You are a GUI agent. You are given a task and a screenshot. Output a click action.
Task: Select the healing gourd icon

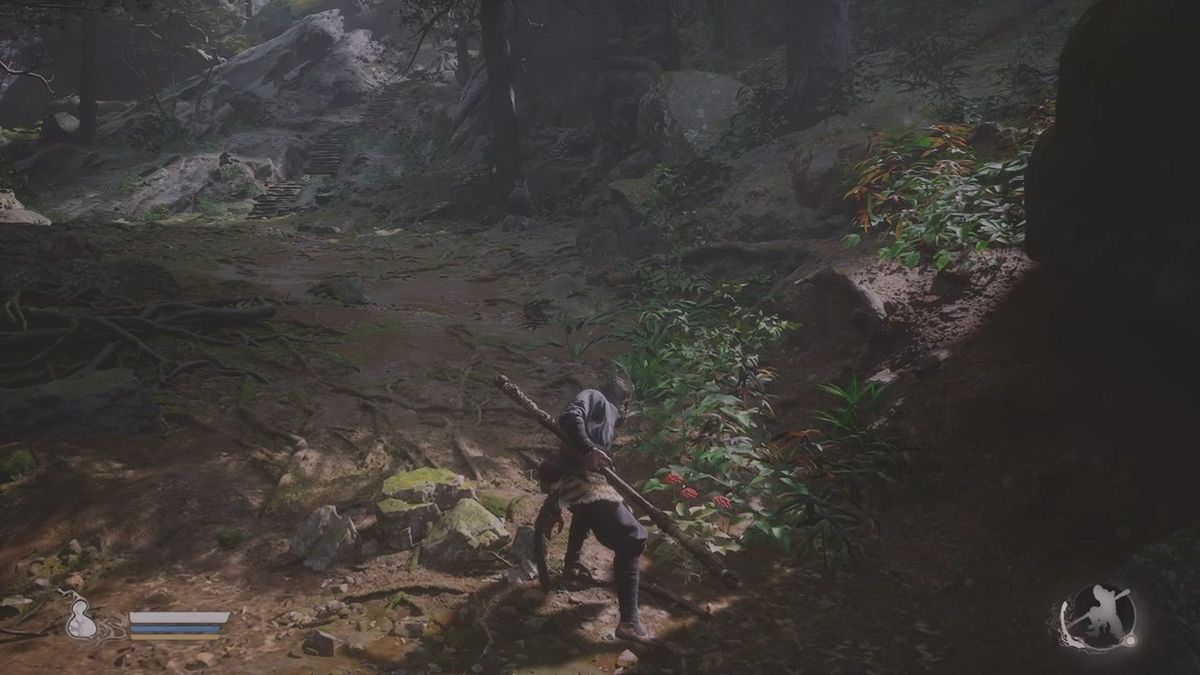81,618
